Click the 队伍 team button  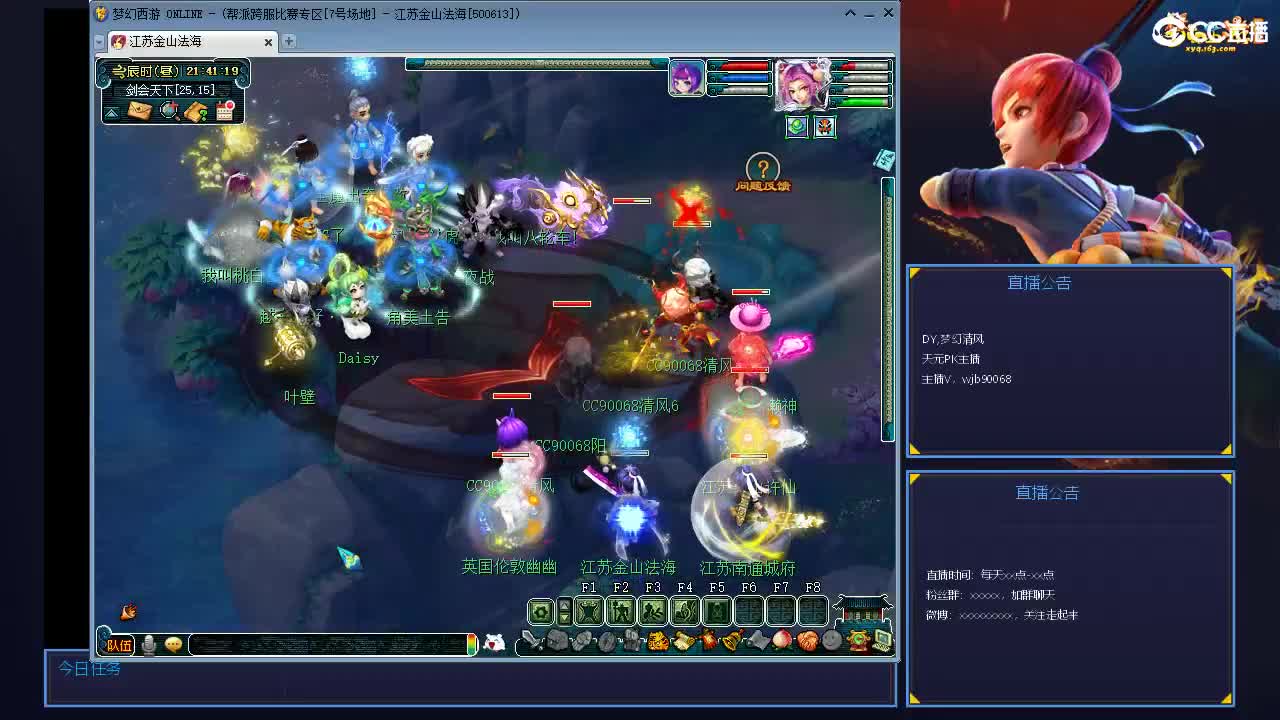118,643
